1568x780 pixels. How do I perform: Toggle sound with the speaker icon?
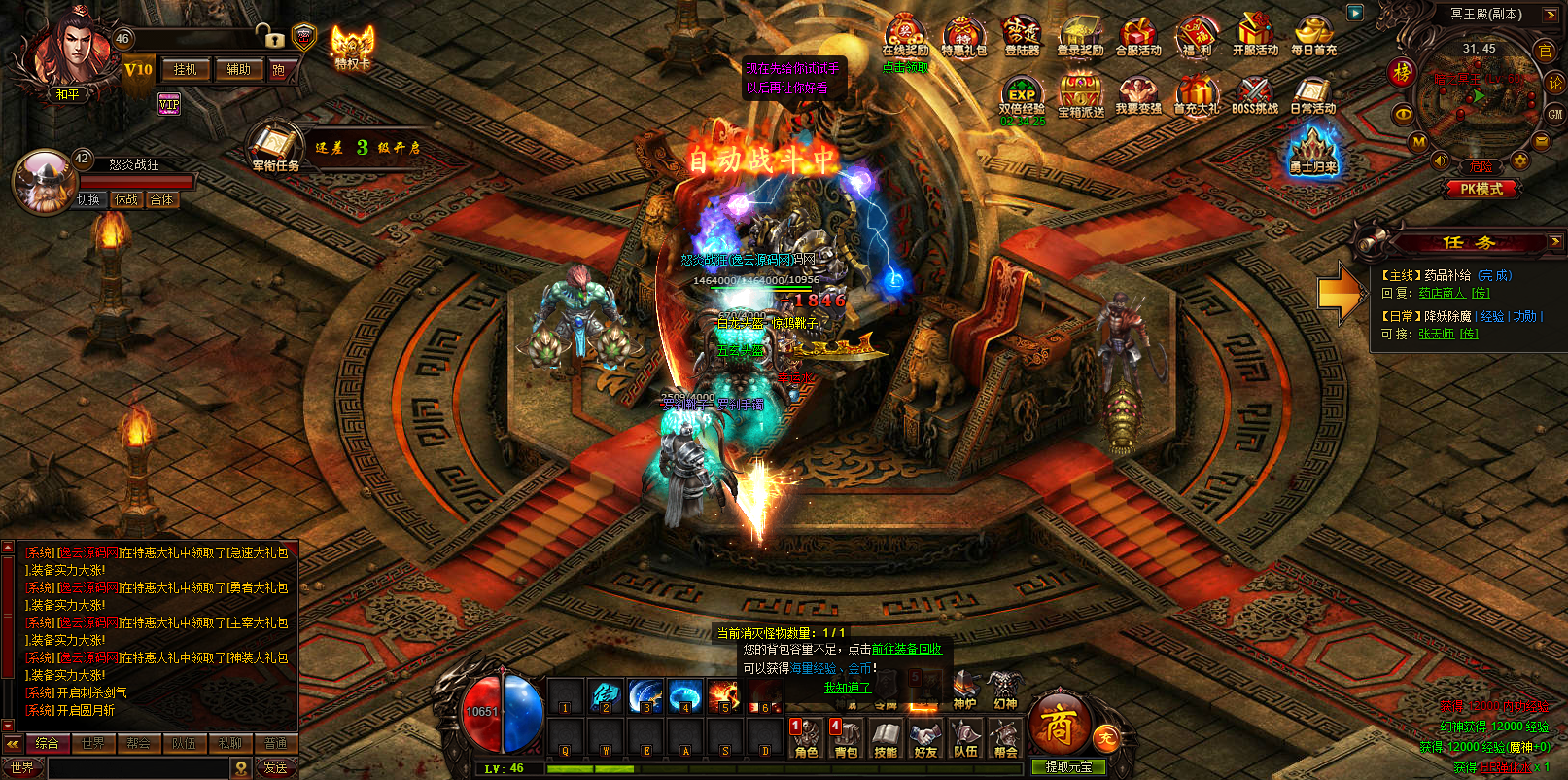coord(1440,160)
